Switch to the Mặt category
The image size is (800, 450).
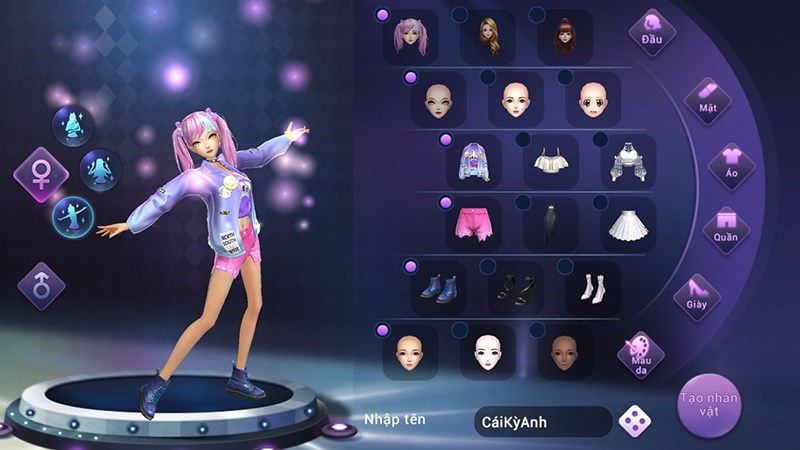pyautogui.click(x=707, y=100)
